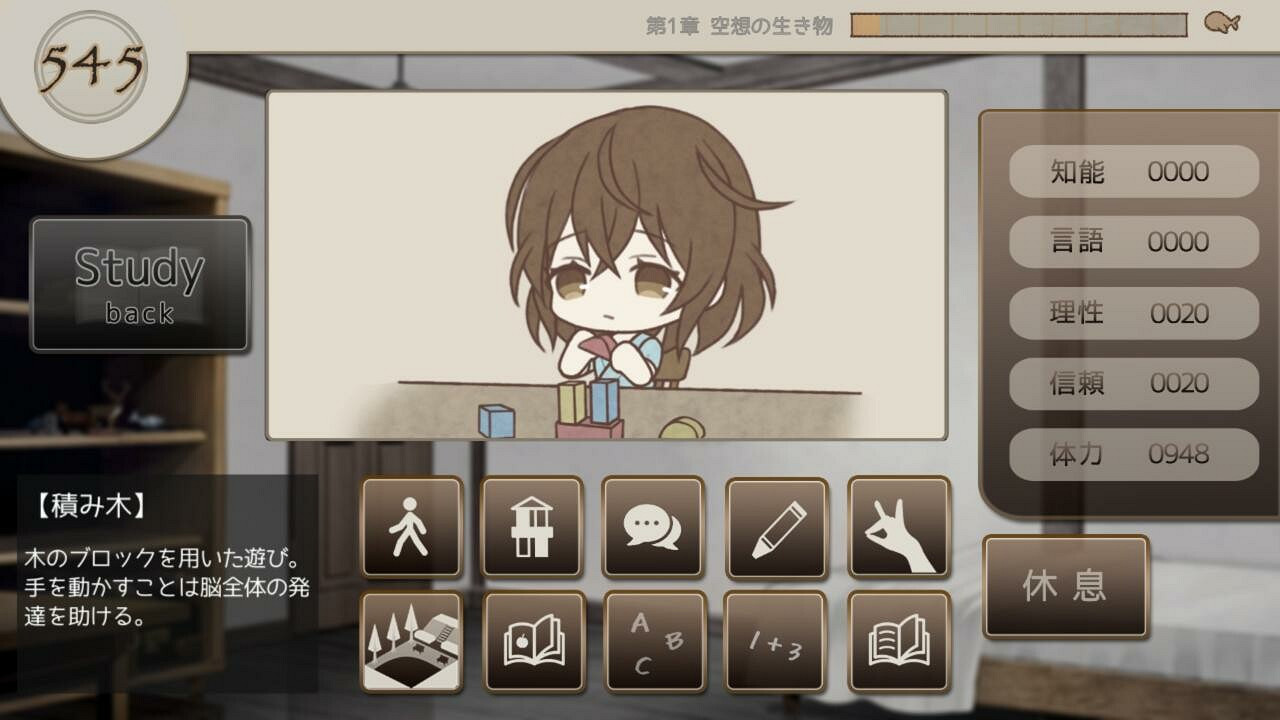Click the 言語 language stat display
This screenshot has width=1280, height=720.
[1132, 242]
